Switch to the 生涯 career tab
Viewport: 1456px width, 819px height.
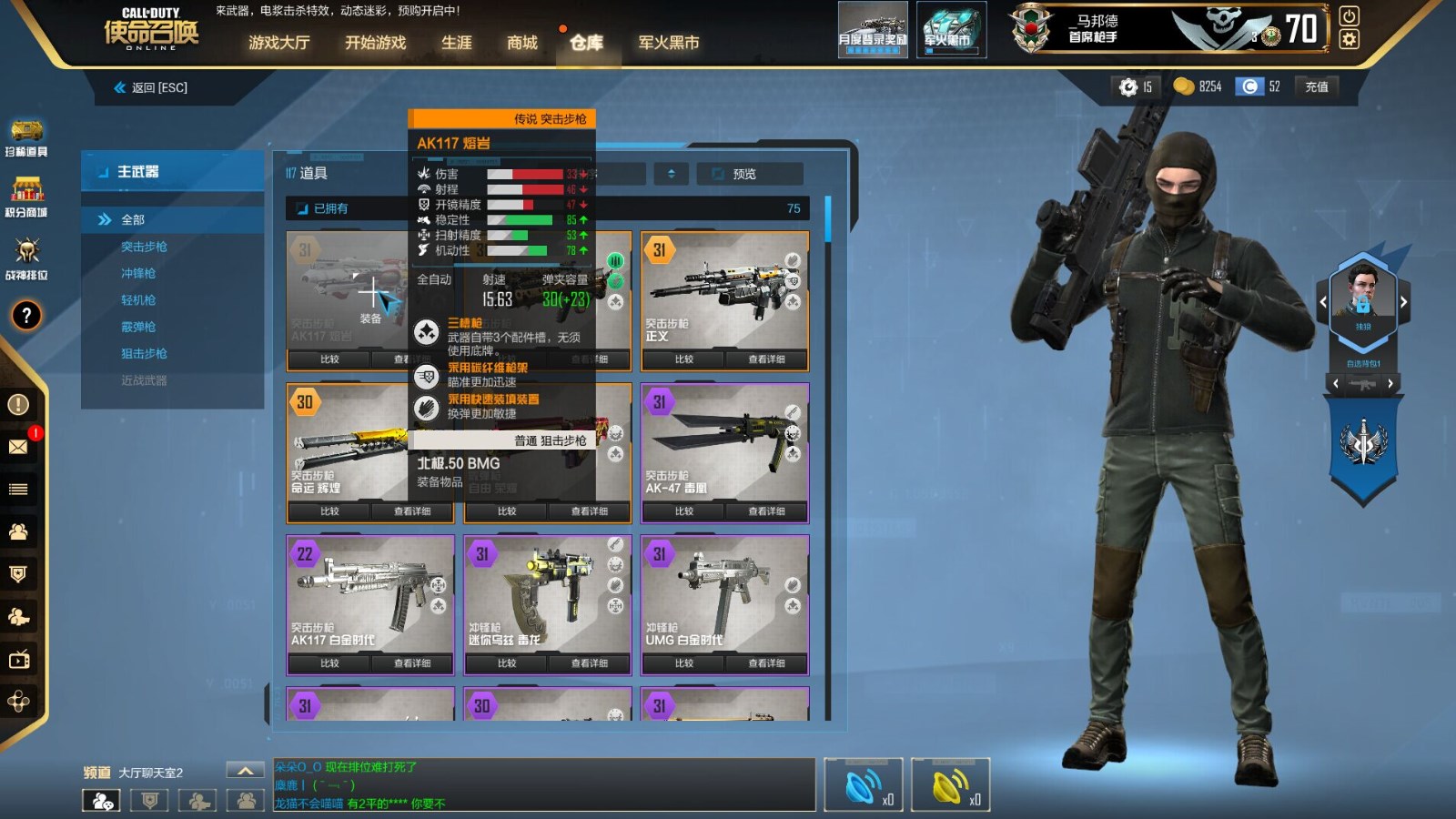pos(455,42)
